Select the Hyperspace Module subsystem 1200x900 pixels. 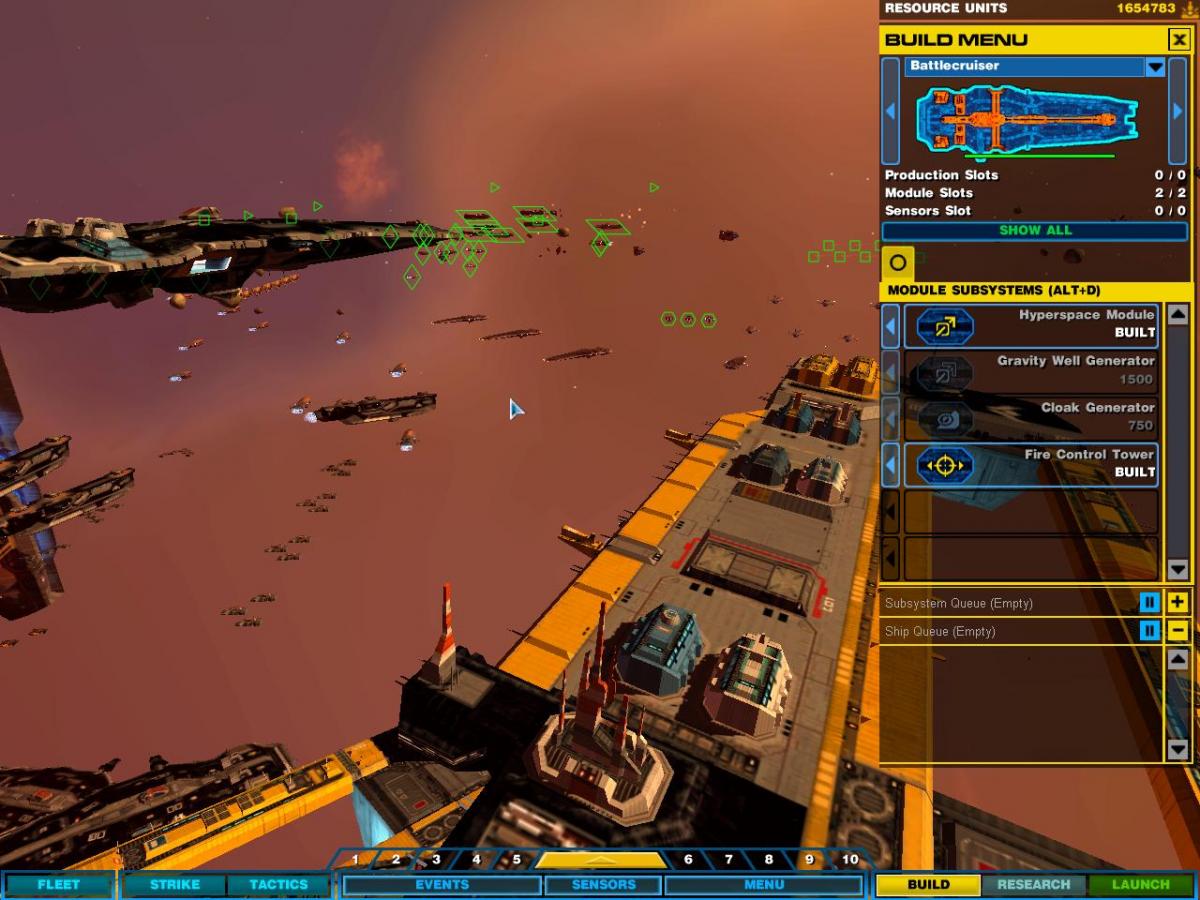click(1031, 325)
